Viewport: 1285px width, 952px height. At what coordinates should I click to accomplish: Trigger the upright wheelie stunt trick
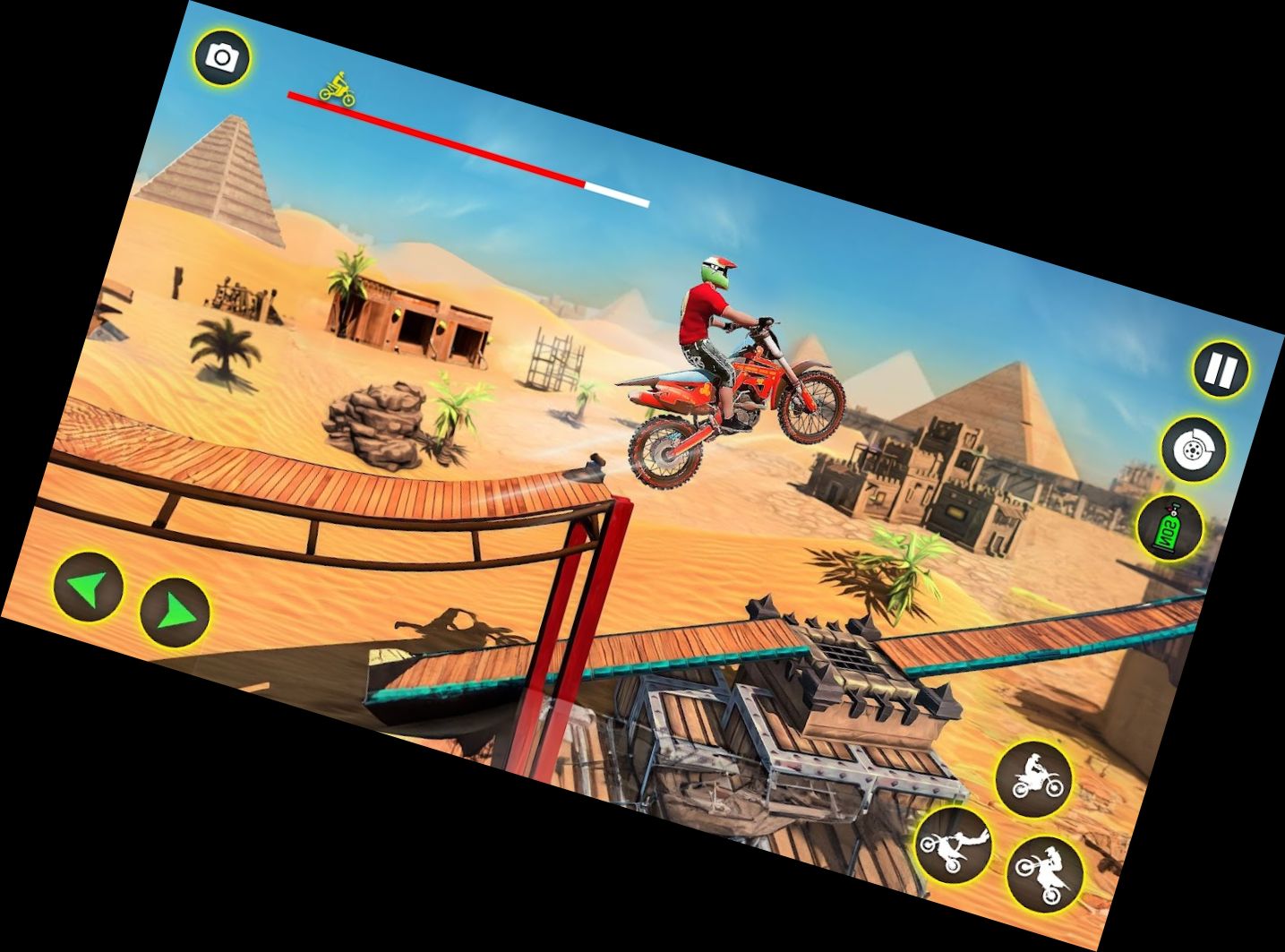[x=1034, y=779]
